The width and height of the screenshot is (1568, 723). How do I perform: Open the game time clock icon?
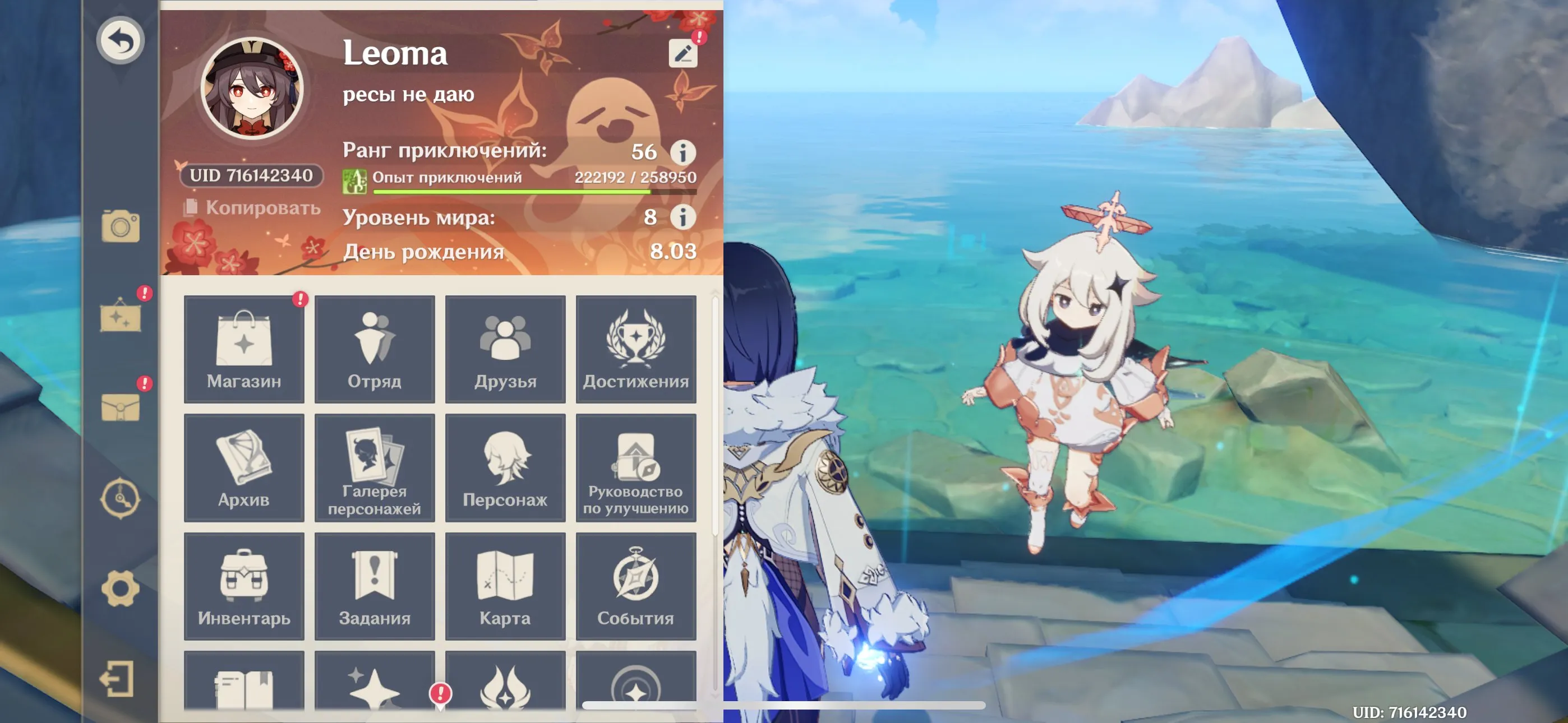coord(122,499)
